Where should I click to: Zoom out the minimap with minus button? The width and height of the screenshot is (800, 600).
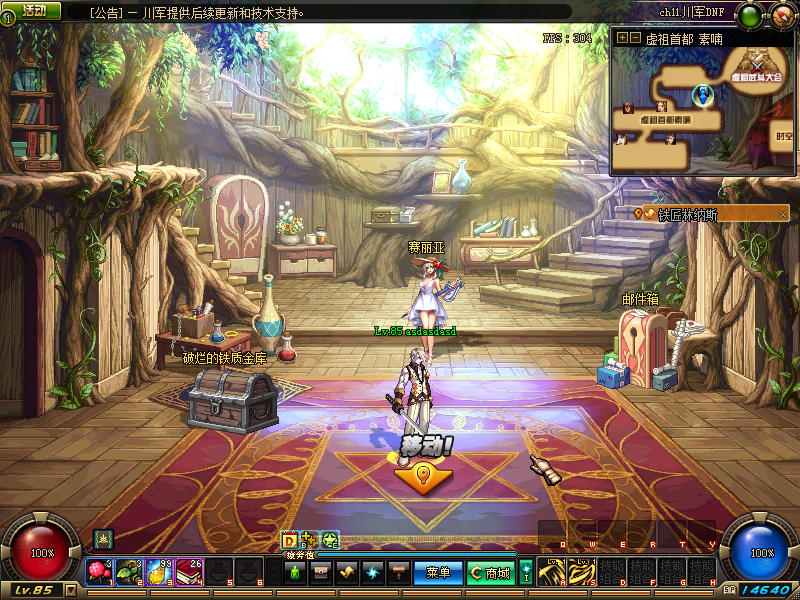coord(634,37)
